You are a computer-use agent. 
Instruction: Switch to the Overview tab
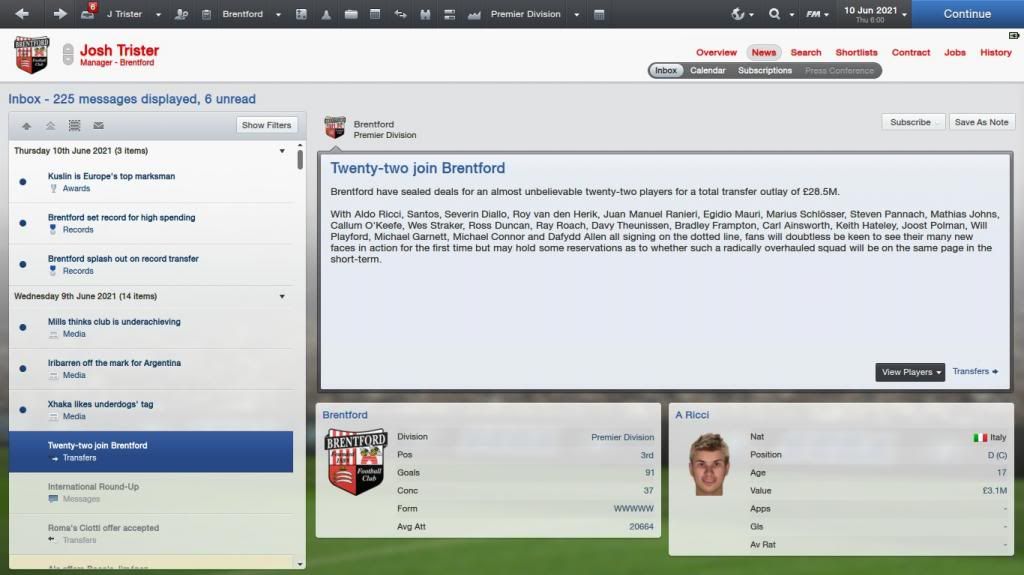pyautogui.click(x=716, y=52)
